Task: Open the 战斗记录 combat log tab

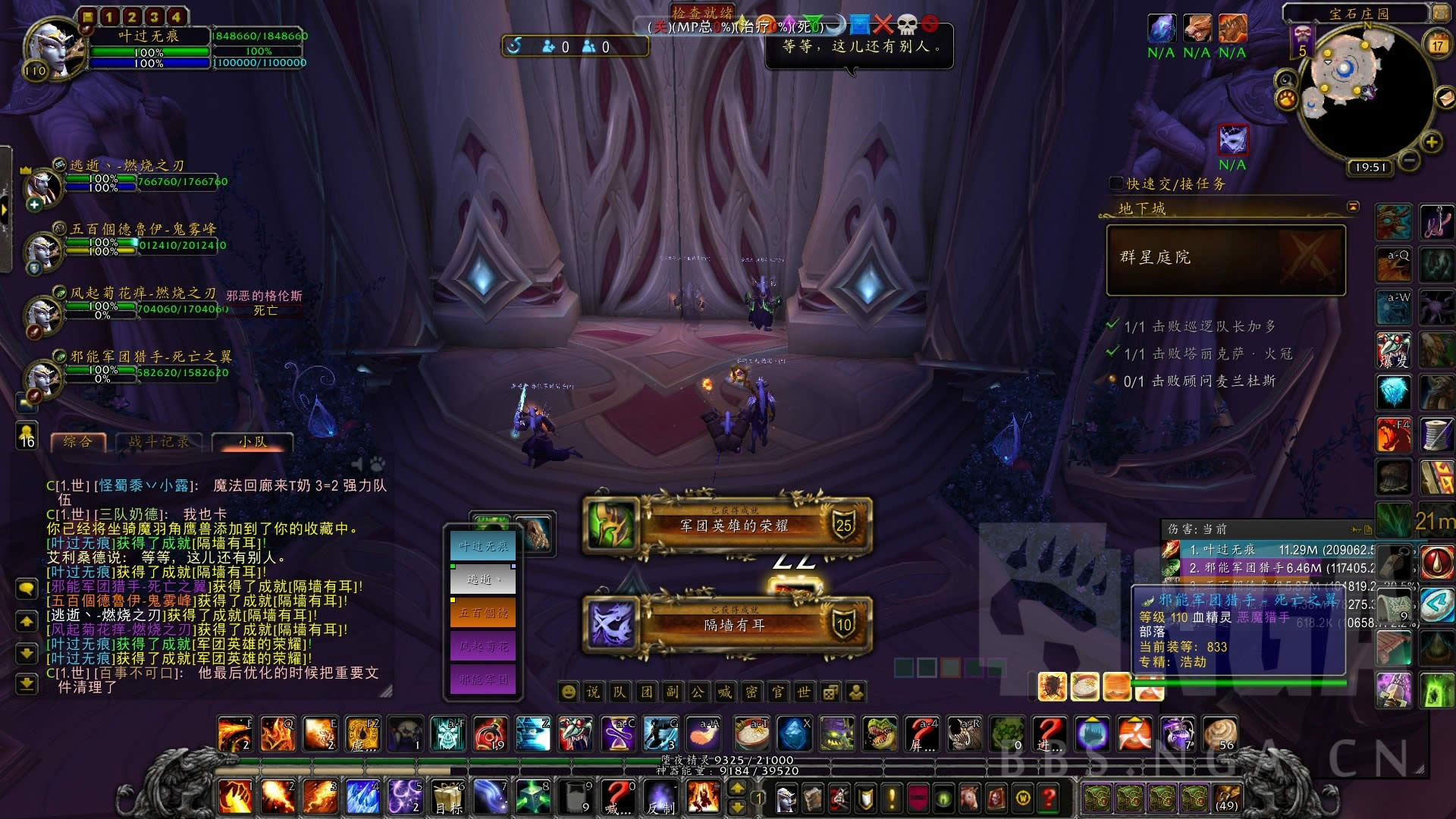Action: (x=158, y=441)
